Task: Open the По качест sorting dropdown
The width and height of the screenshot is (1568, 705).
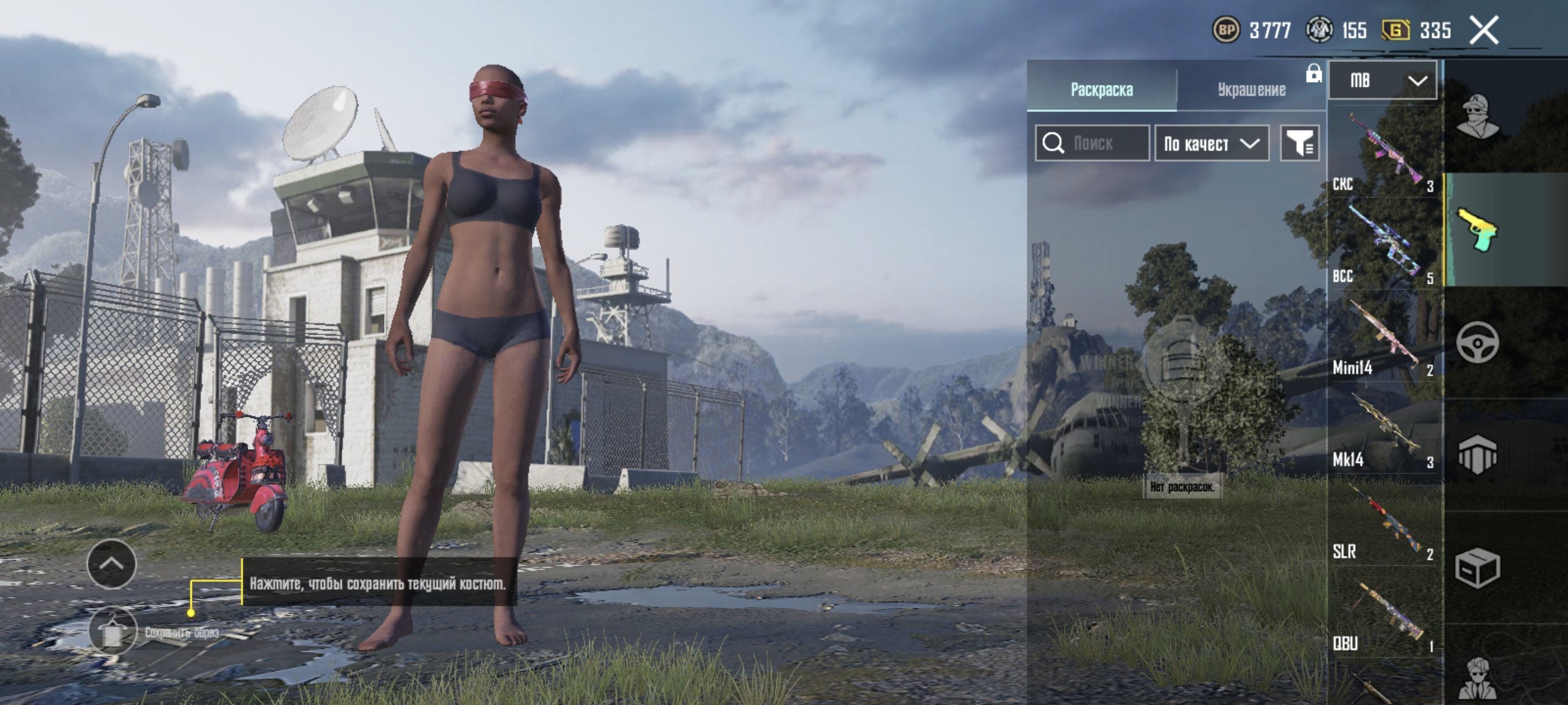Action: pos(1211,143)
